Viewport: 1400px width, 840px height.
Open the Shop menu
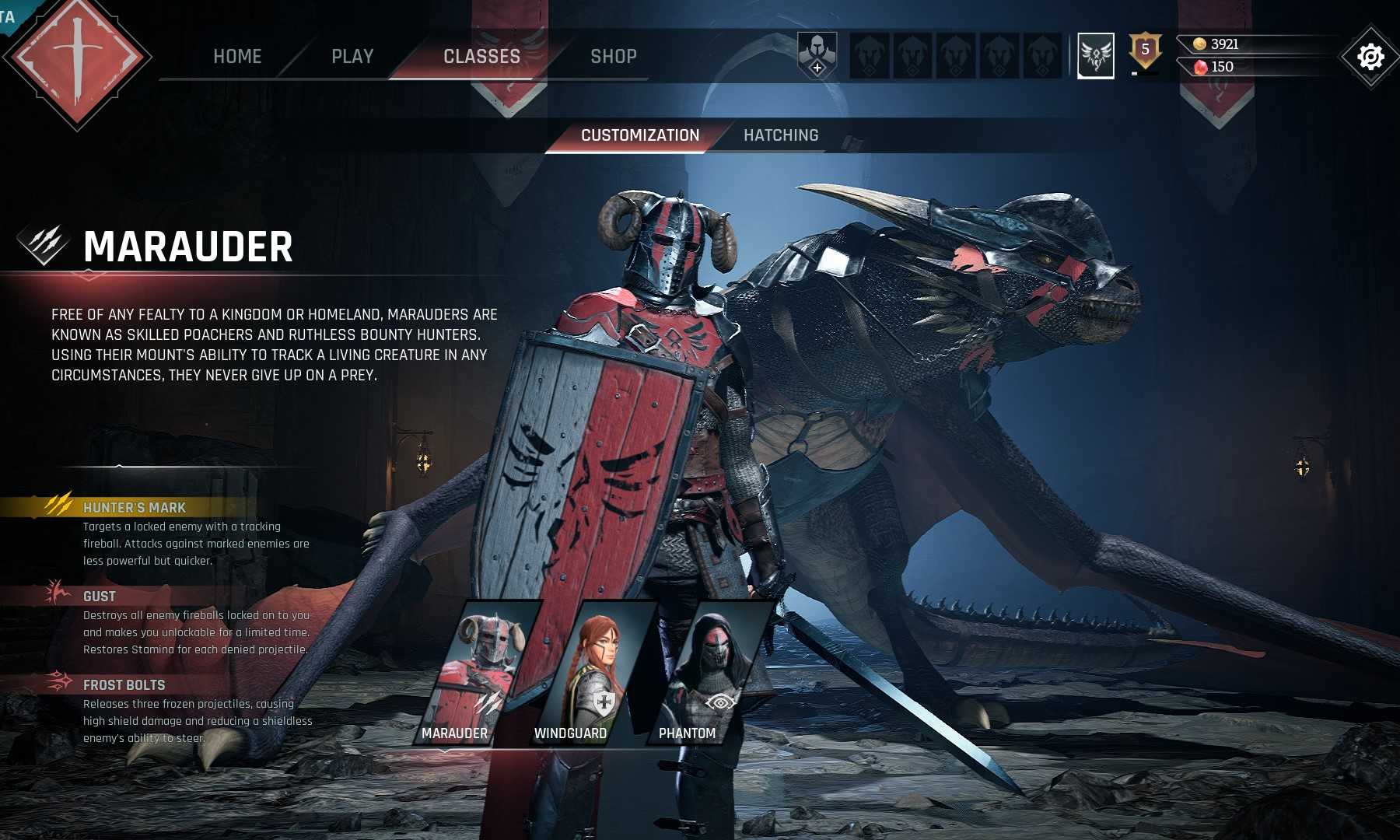(613, 56)
